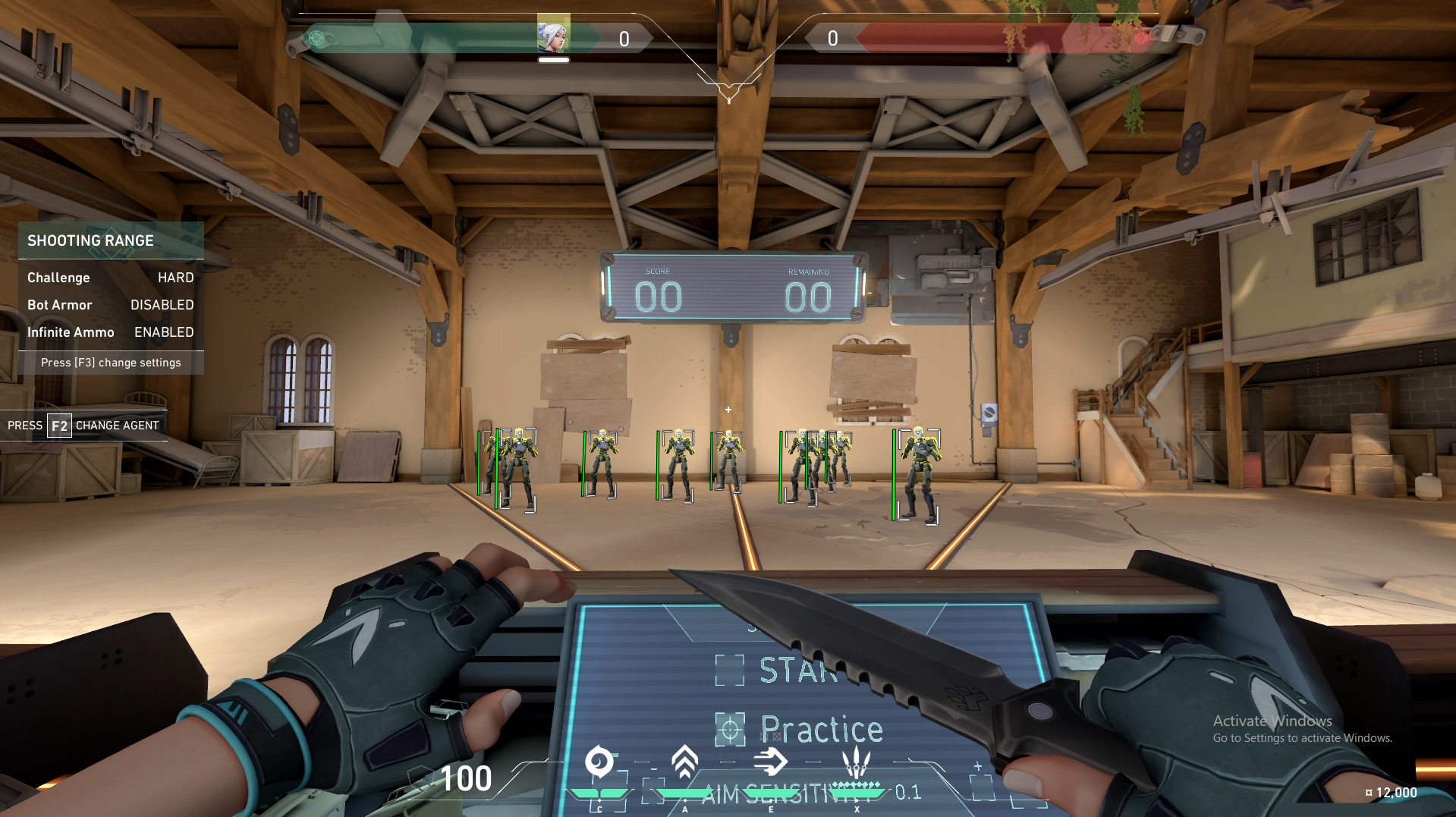
Task: Activate Jett's Cloudburst ability icon
Action: [x=599, y=762]
